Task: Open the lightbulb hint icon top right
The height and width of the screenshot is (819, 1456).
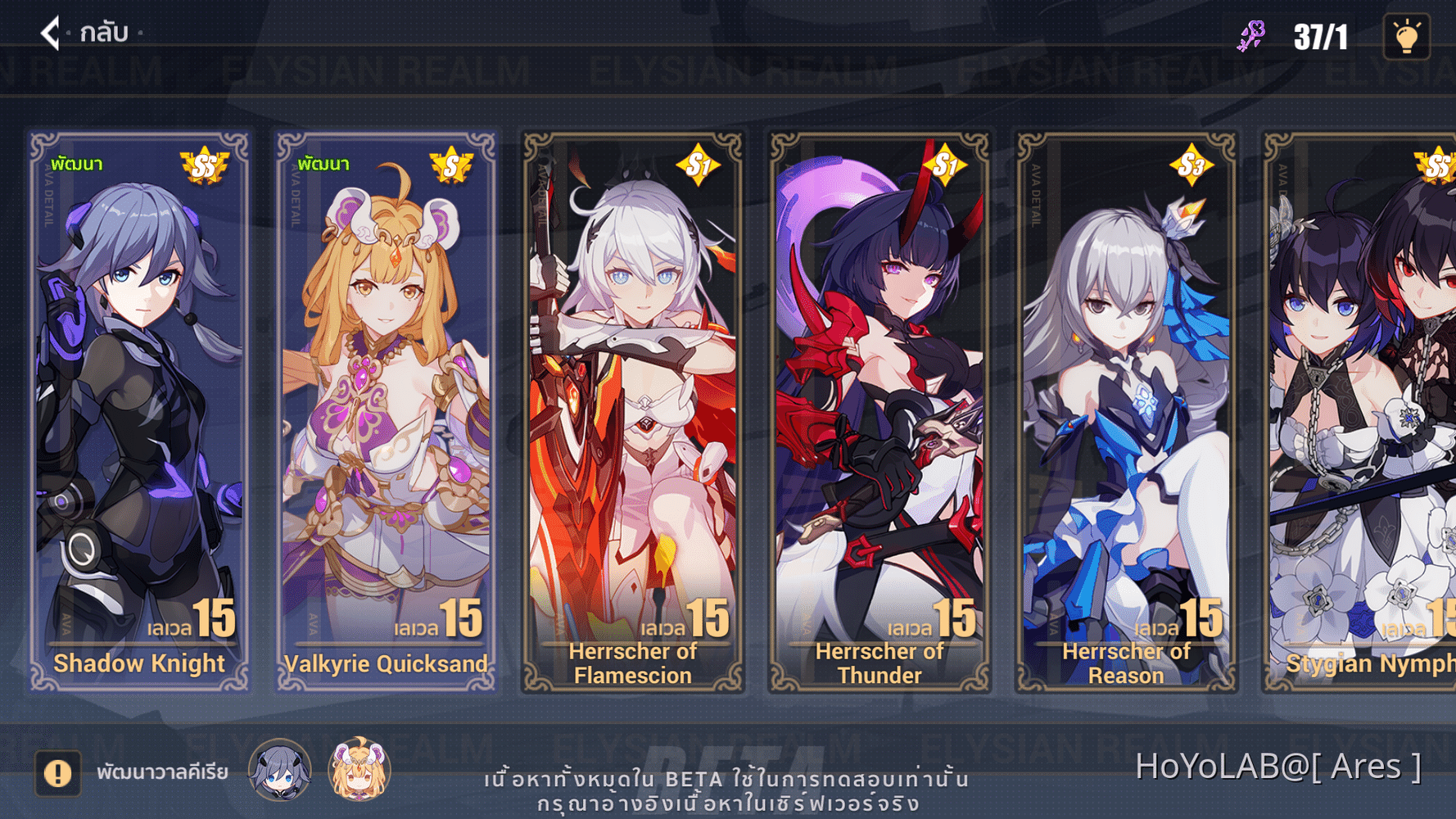Action: [x=1407, y=36]
